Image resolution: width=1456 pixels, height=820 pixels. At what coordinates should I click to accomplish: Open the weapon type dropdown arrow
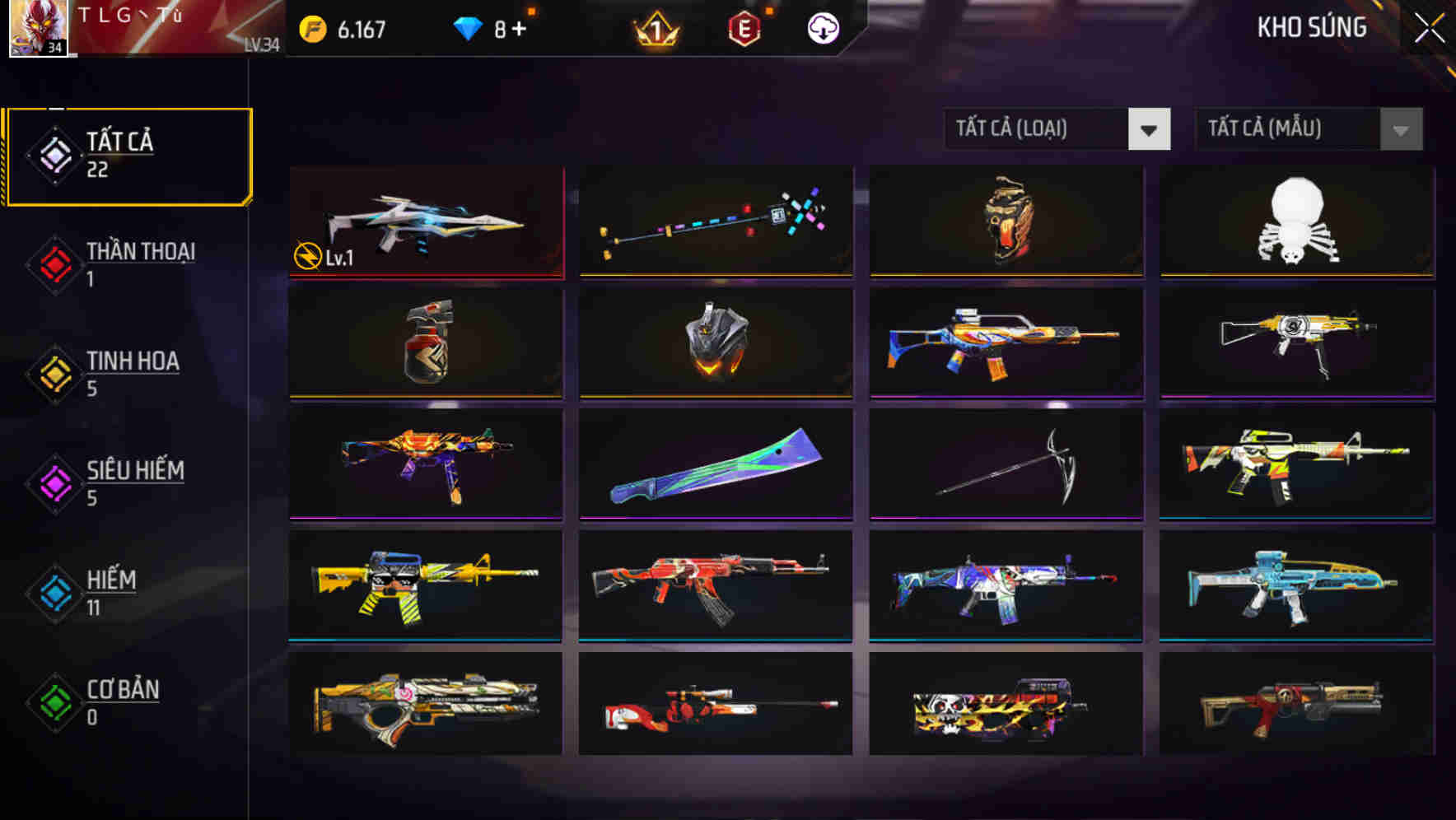coord(1149,129)
